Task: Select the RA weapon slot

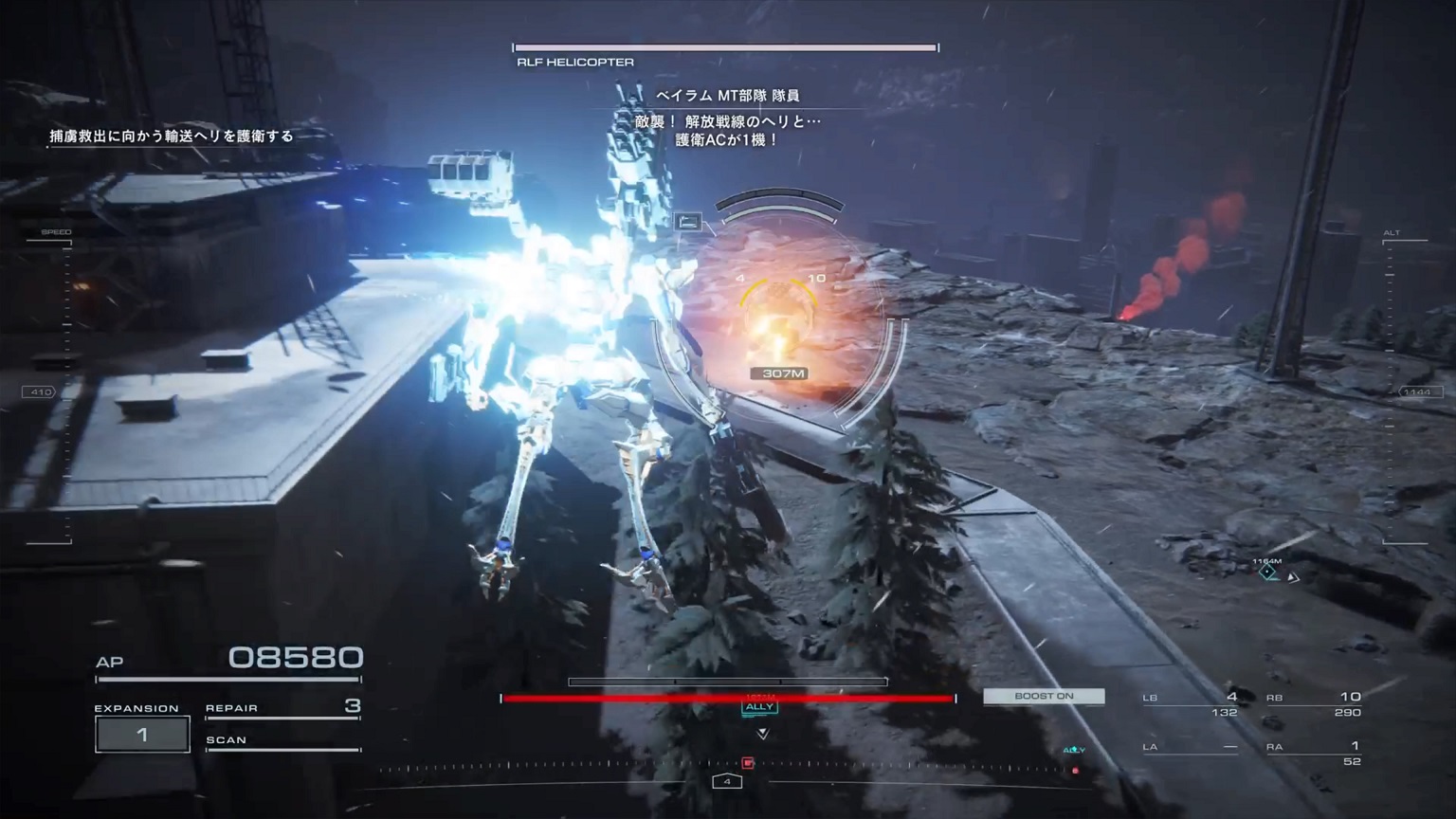Action: click(x=1314, y=753)
